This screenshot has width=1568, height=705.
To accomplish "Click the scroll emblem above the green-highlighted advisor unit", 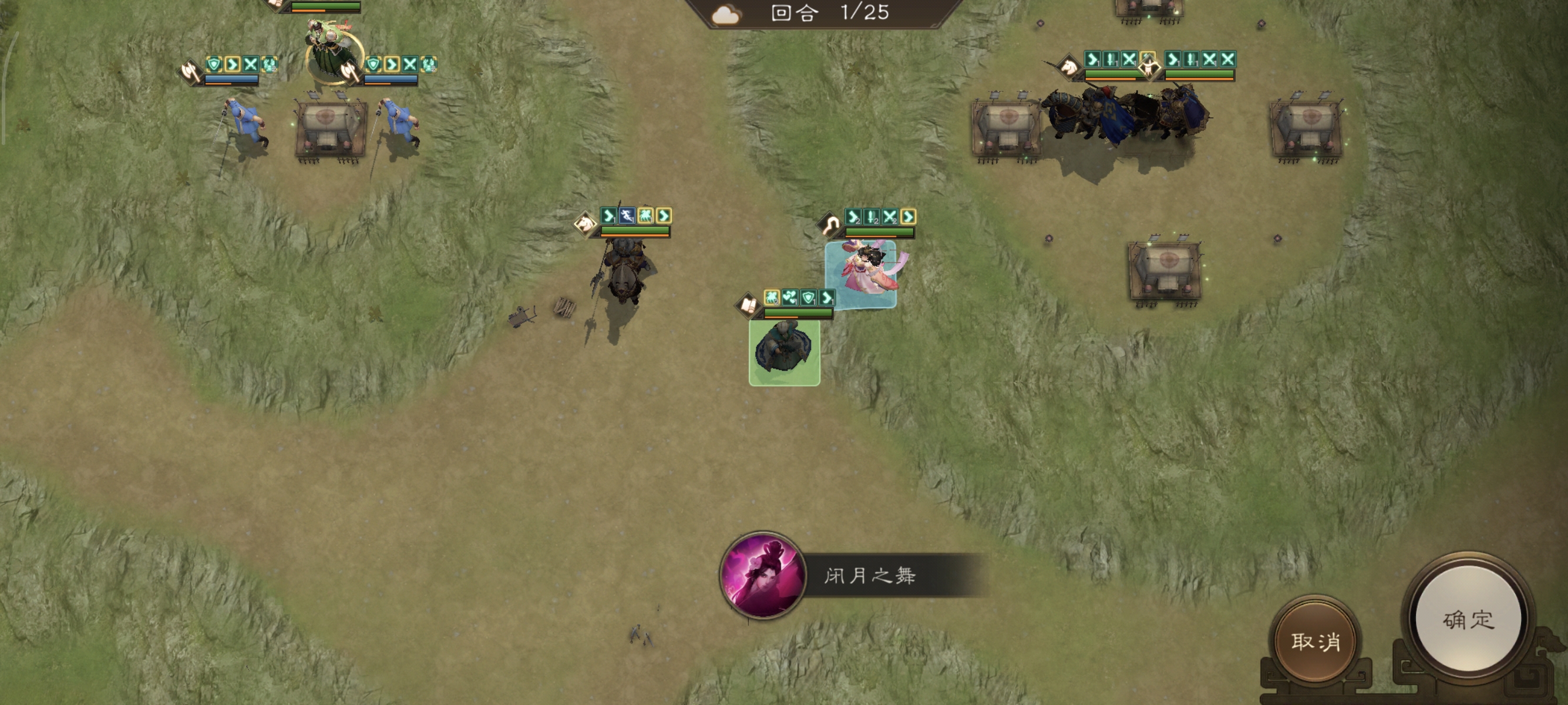I will point(748,306).
